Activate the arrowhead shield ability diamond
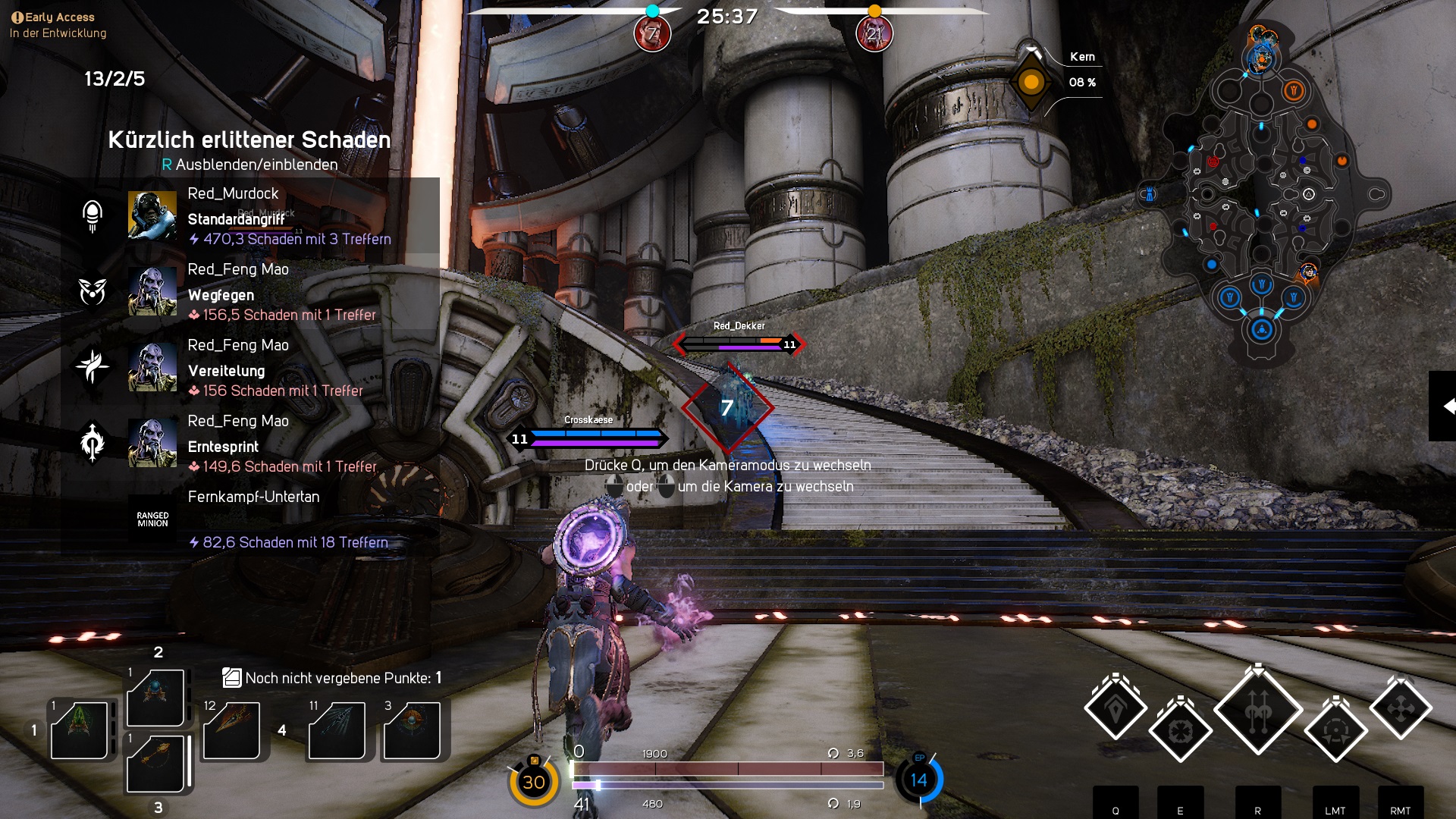This screenshot has width=1456, height=819. [1116, 709]
